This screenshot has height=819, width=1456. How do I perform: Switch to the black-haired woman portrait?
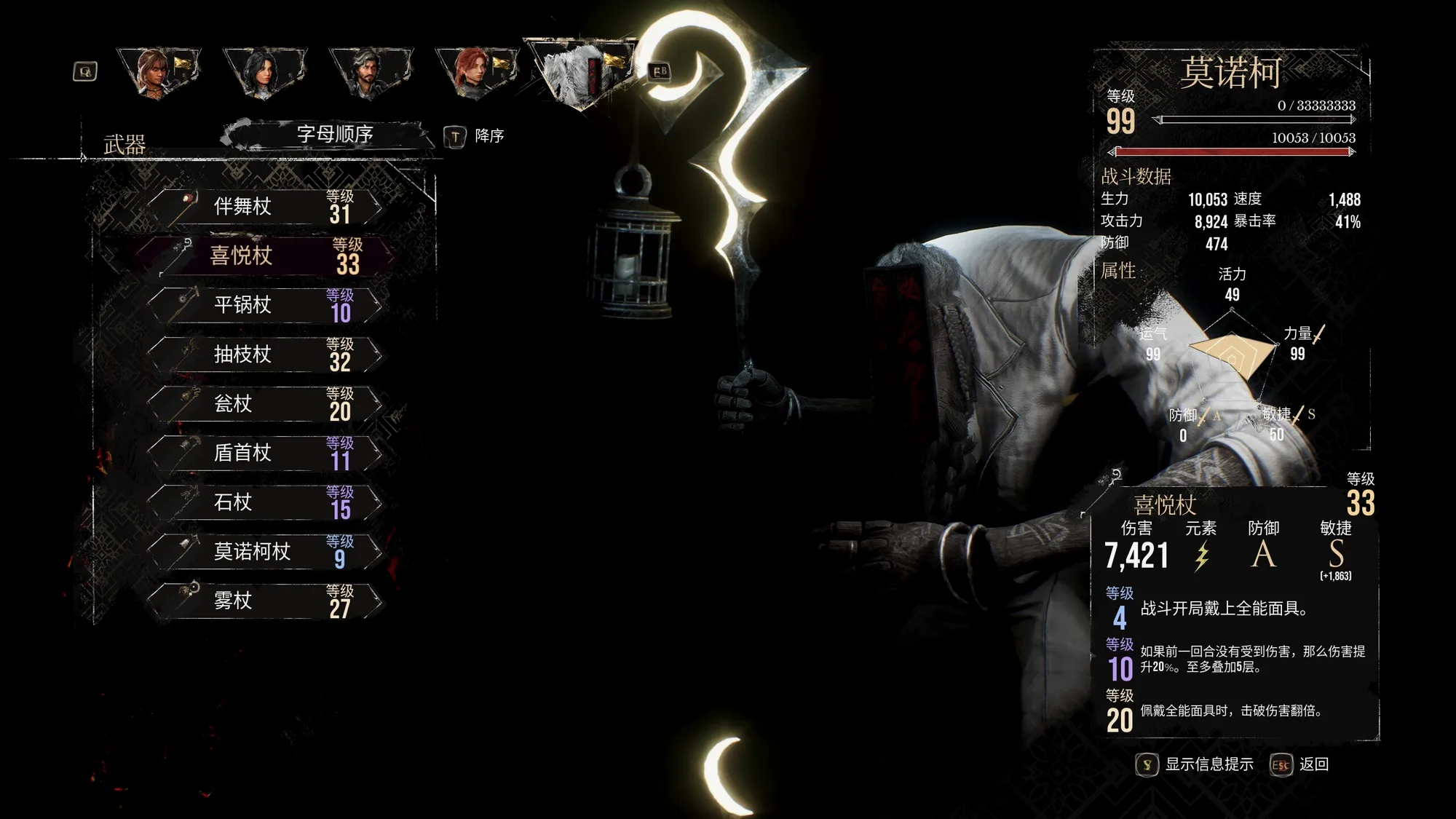point(264,72)
